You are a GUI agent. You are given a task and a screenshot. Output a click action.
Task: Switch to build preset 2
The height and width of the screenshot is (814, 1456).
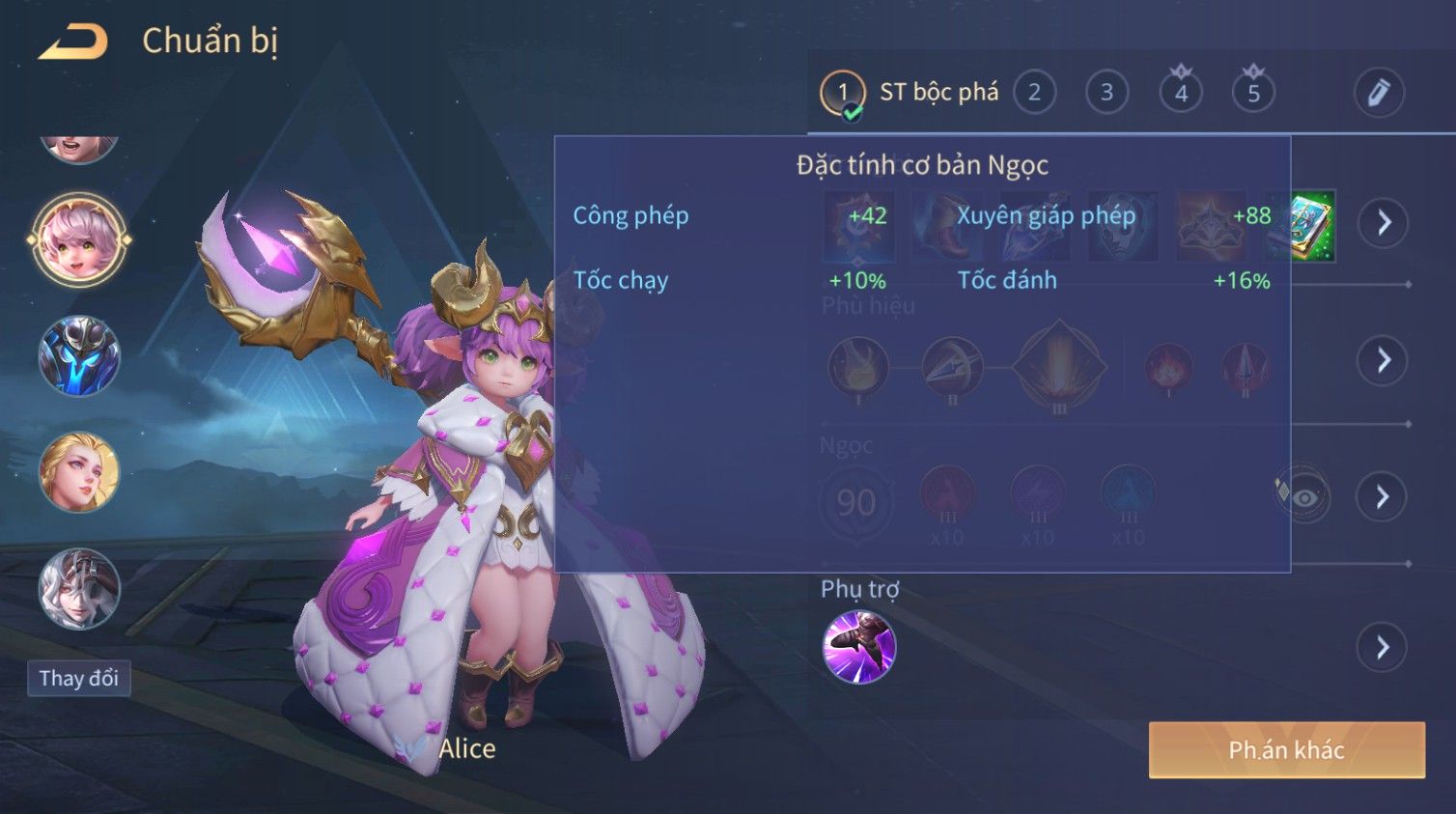click(x=1034, y=93)
